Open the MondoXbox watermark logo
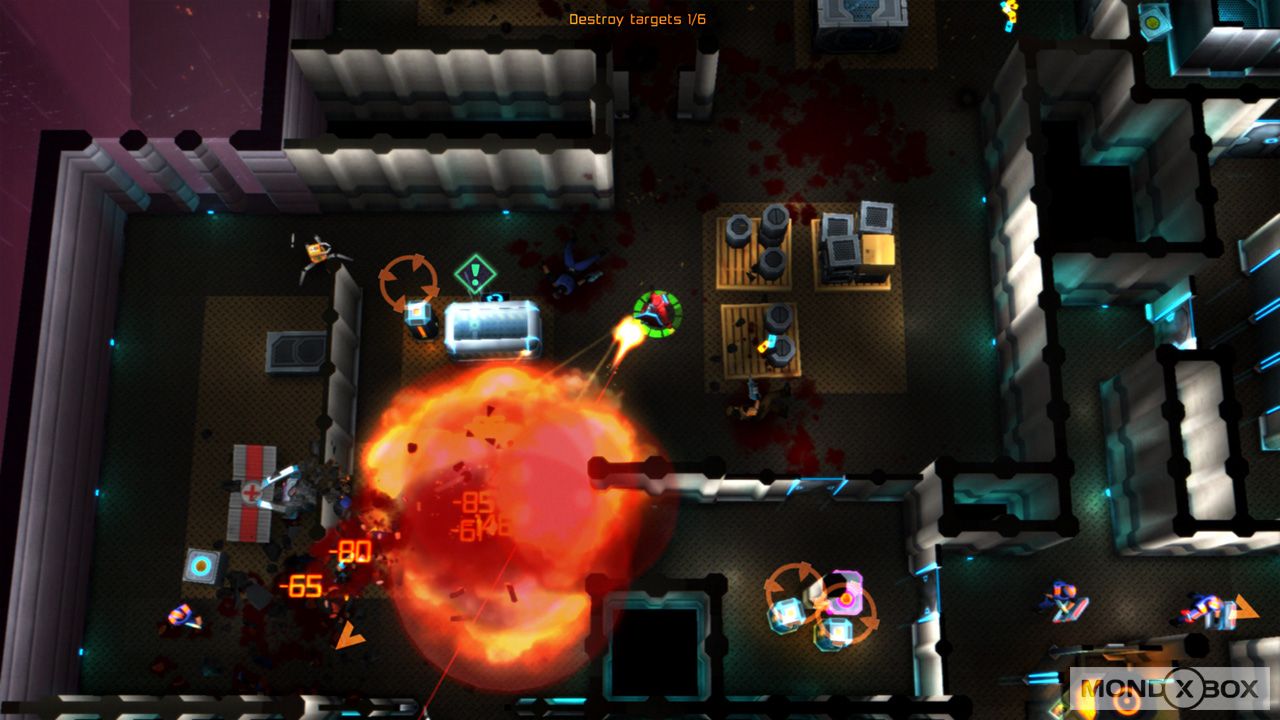The height and width of the screenshot is (720, 1280). [1169, 689]
